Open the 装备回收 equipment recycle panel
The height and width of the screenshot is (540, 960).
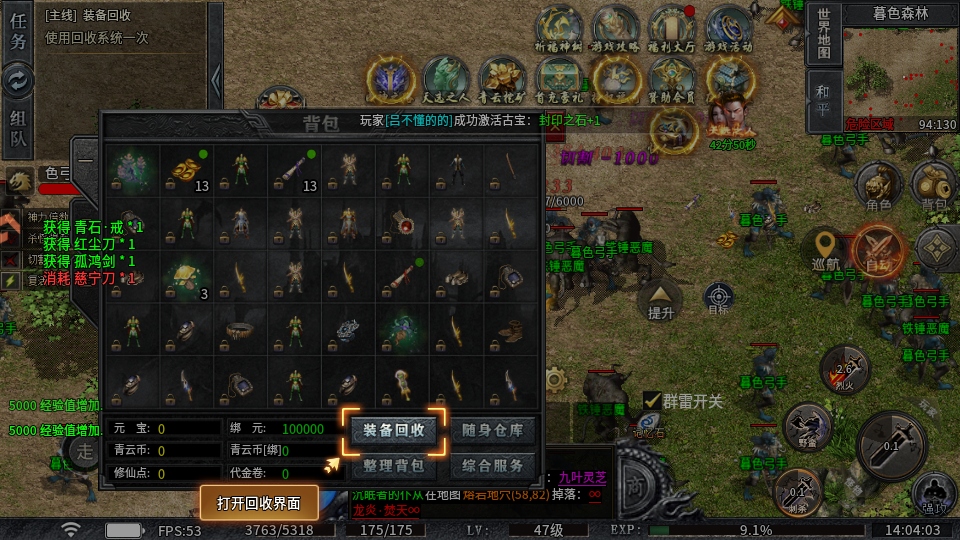point(393,431)
